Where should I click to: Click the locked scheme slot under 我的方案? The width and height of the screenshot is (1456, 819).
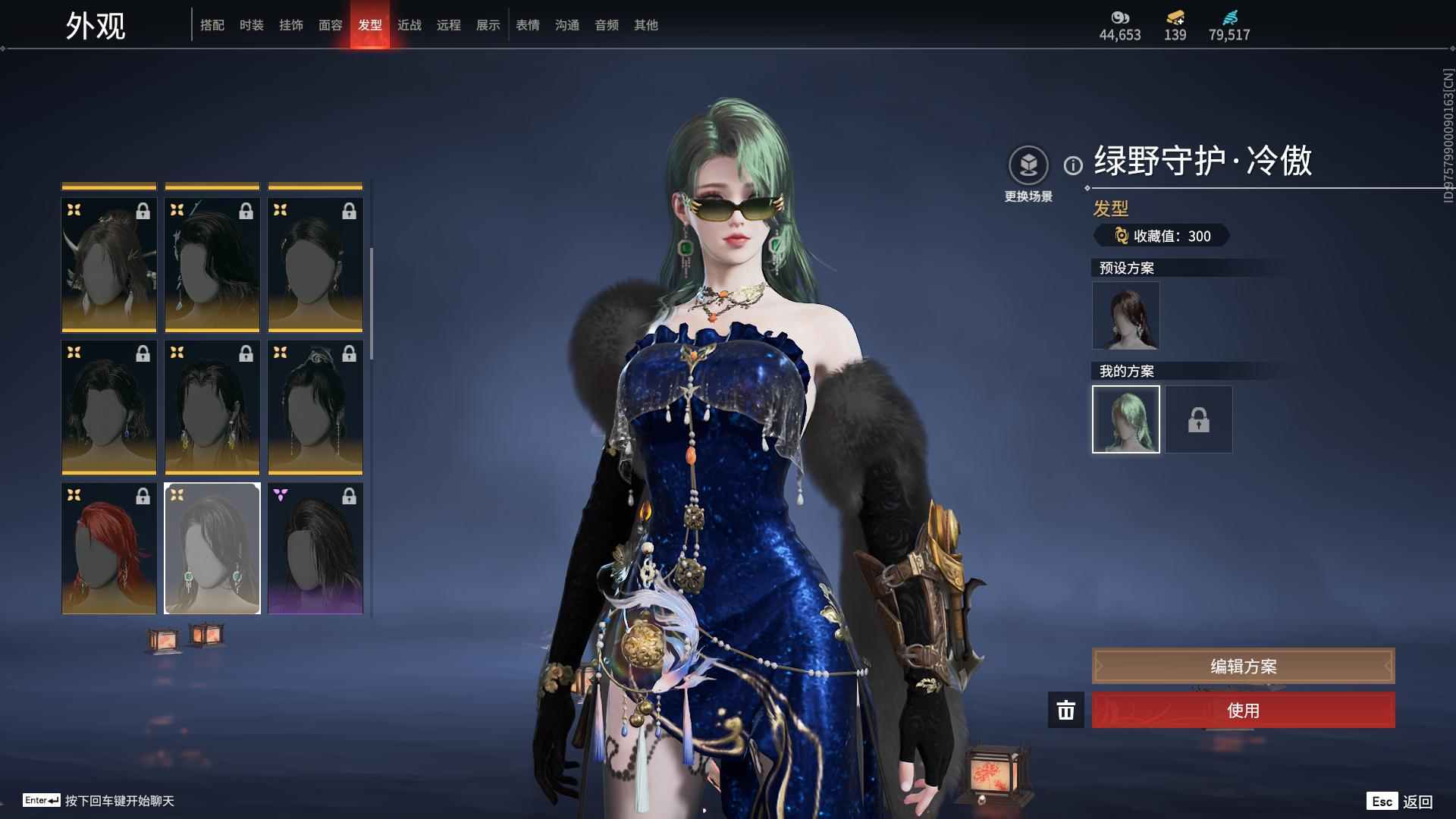point(1199,419)
